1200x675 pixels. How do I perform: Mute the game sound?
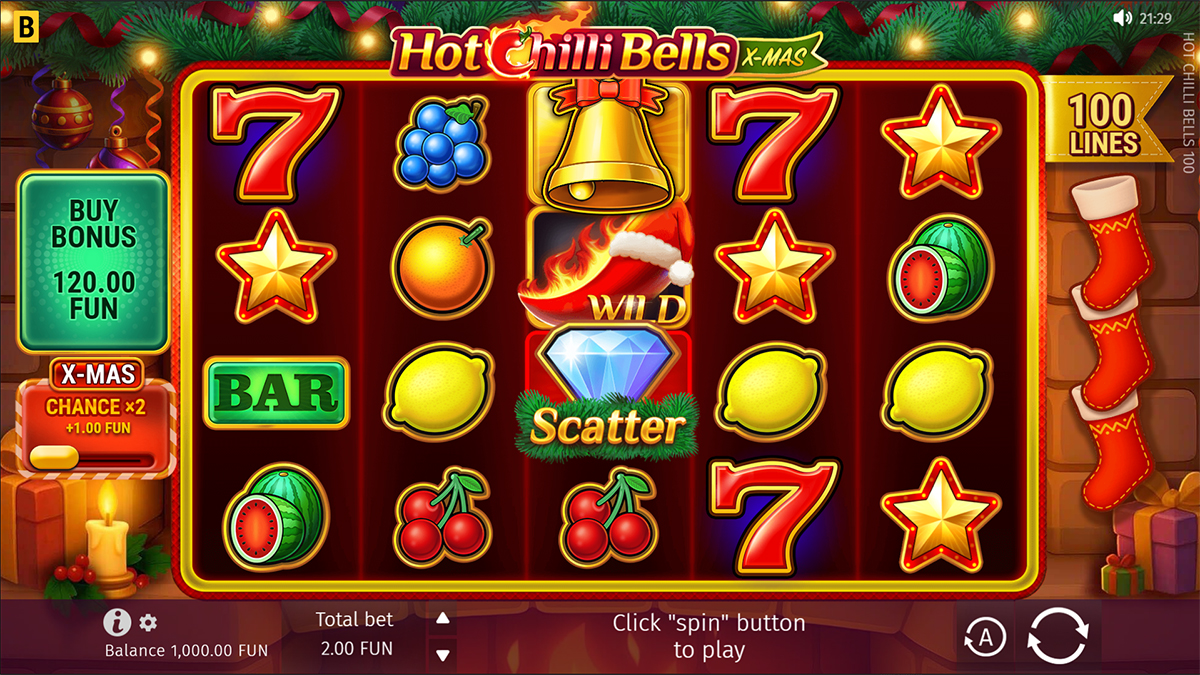1123,18
